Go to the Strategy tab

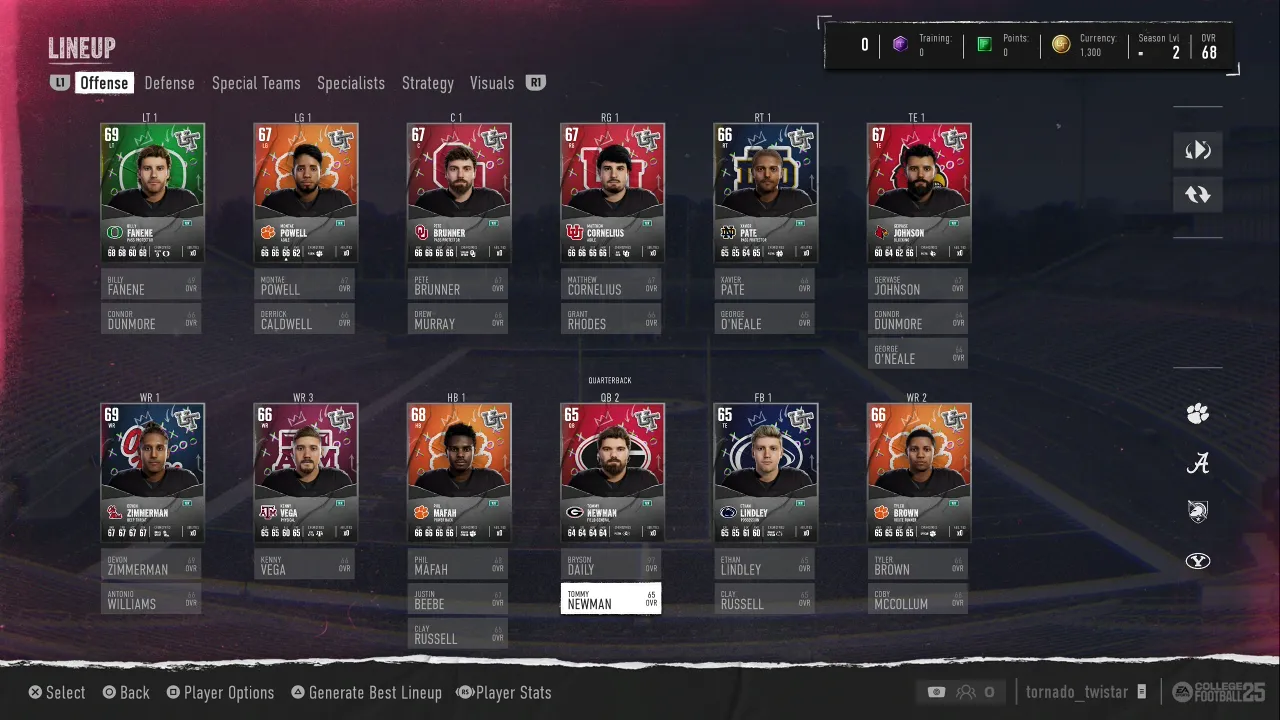428,83
